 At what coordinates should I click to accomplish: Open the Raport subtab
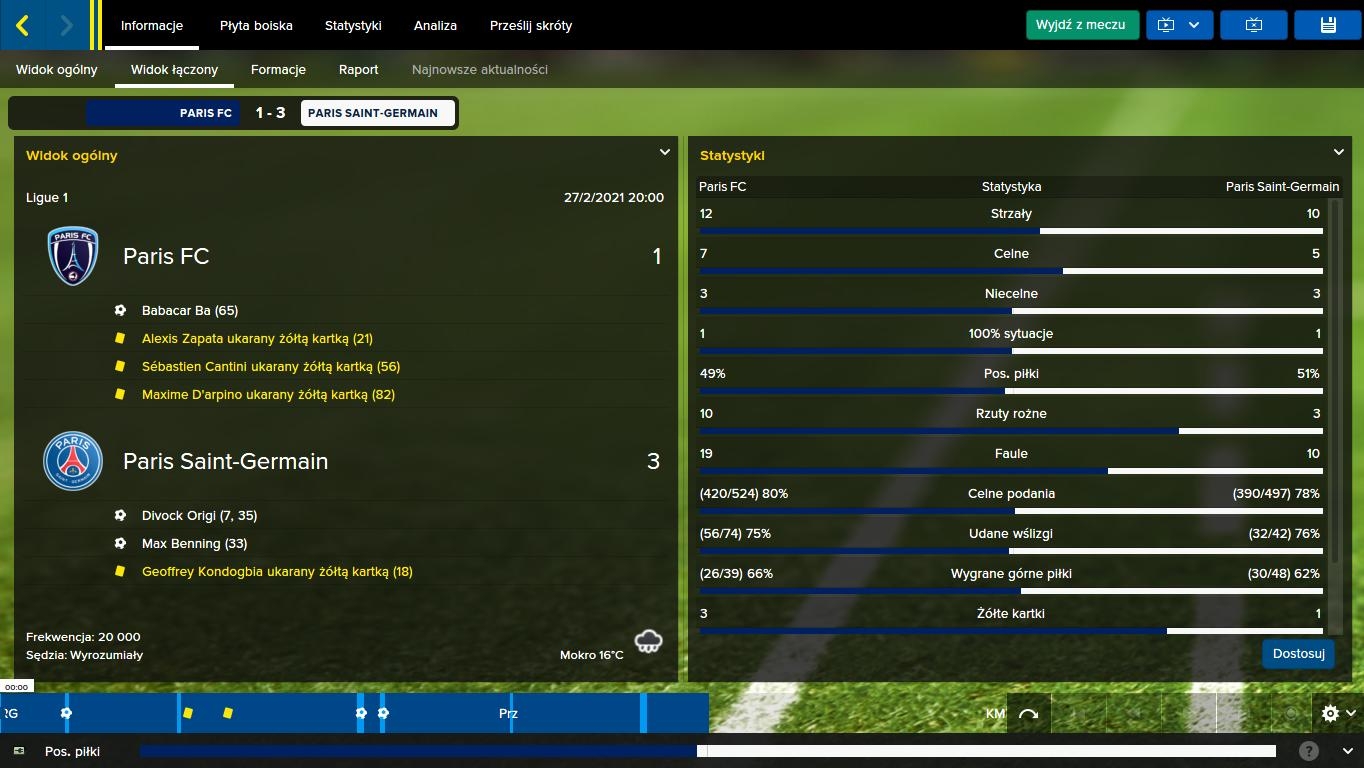coord(358,70)
